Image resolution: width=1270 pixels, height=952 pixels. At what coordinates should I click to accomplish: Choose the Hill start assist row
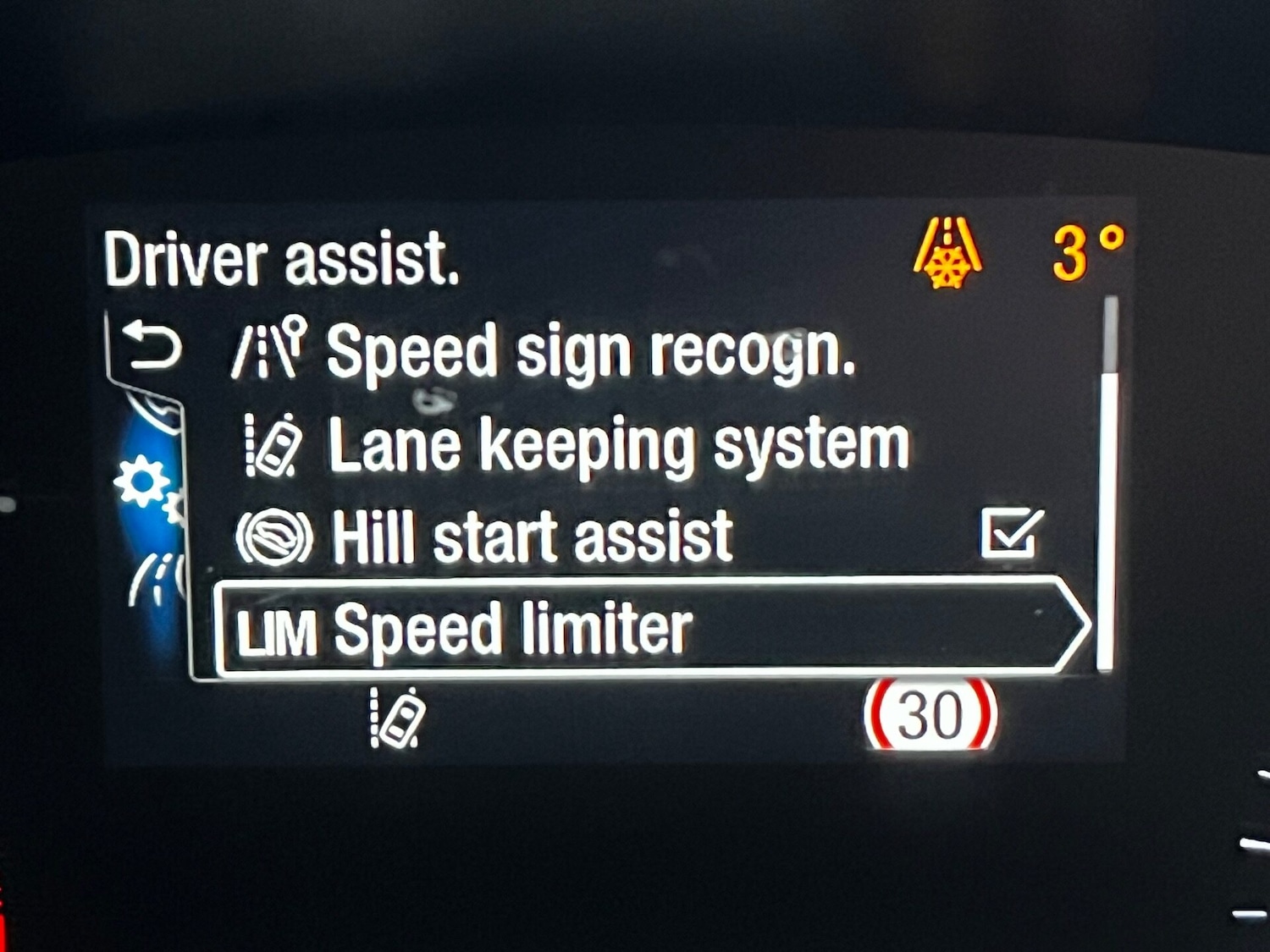[532, 537]
